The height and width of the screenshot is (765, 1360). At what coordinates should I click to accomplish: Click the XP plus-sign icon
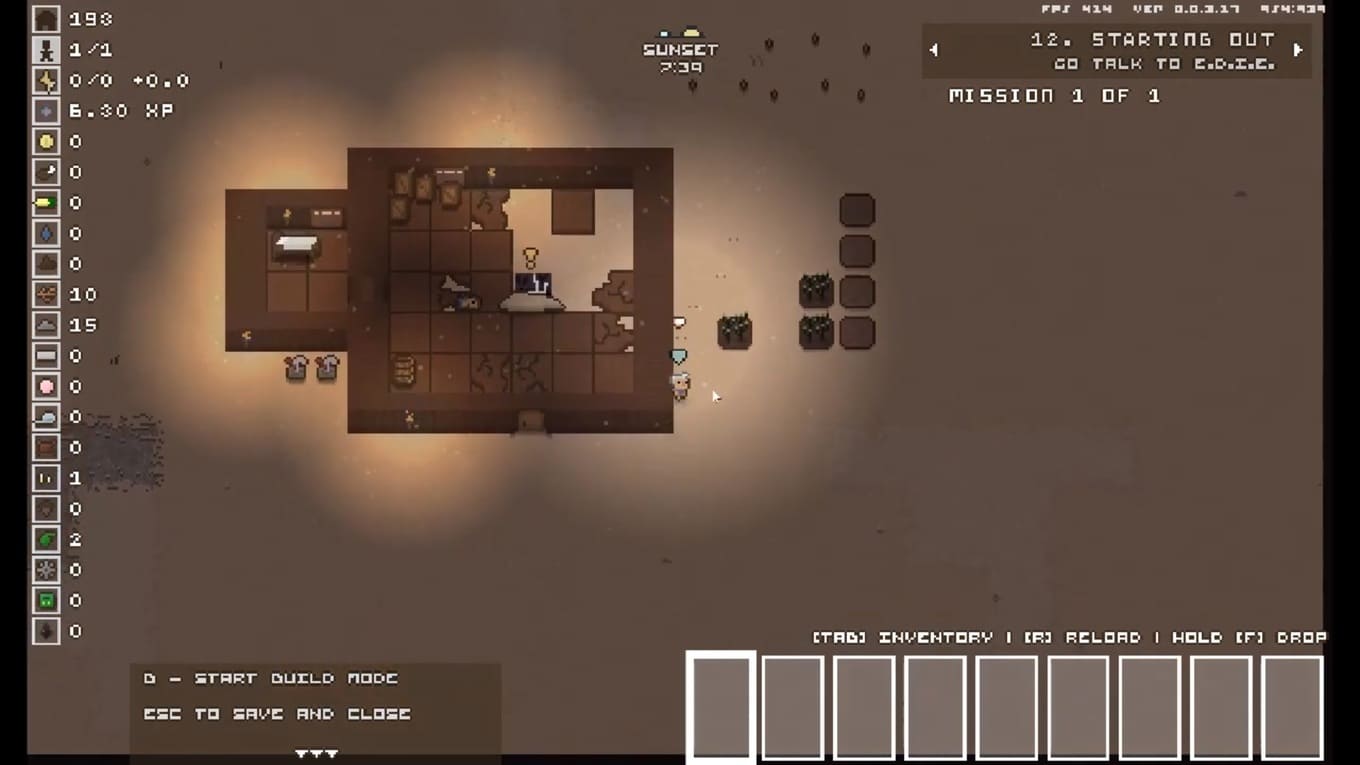pos(46,111)
